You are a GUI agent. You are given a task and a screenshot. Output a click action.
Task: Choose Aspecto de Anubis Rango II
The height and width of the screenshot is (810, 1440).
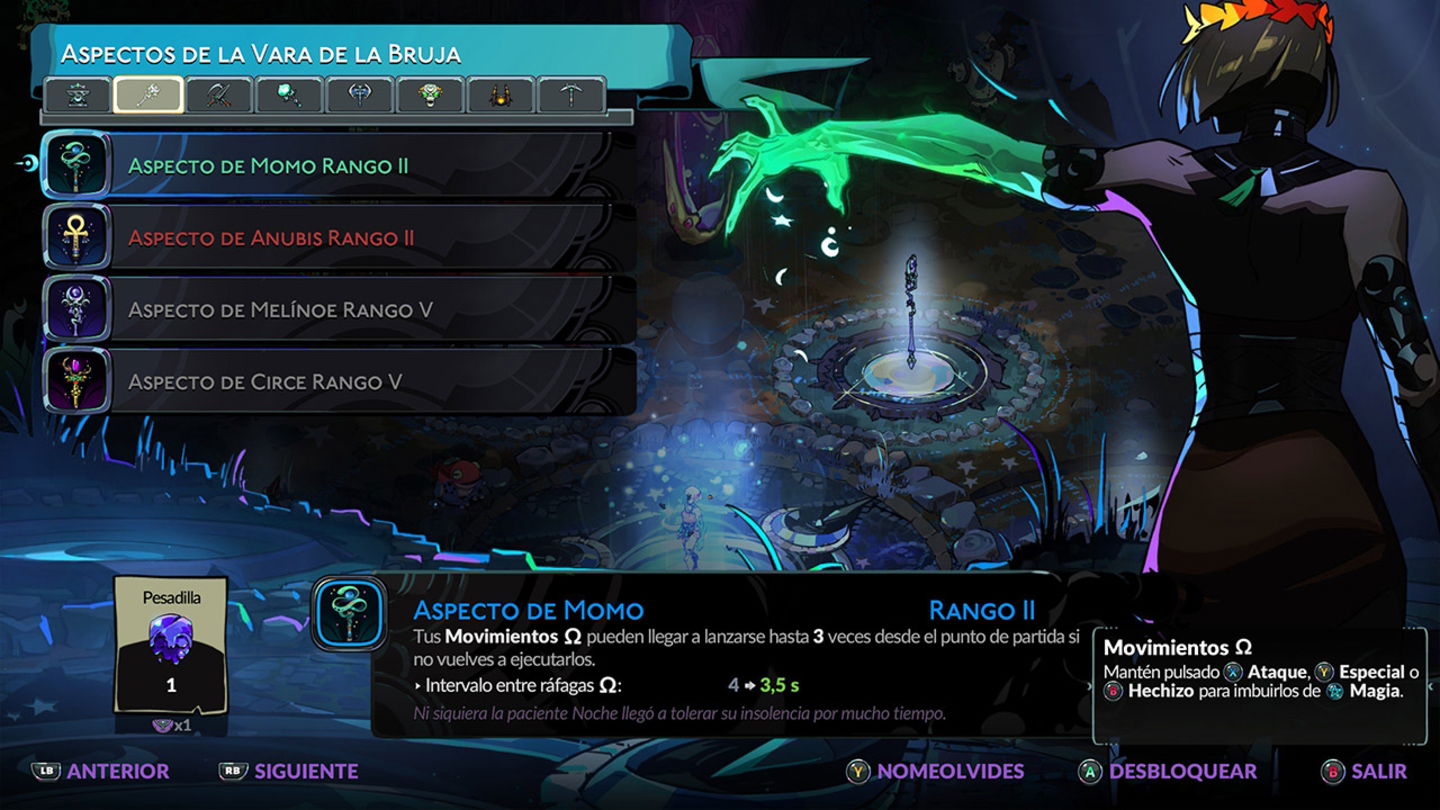[x=330, y=237]
